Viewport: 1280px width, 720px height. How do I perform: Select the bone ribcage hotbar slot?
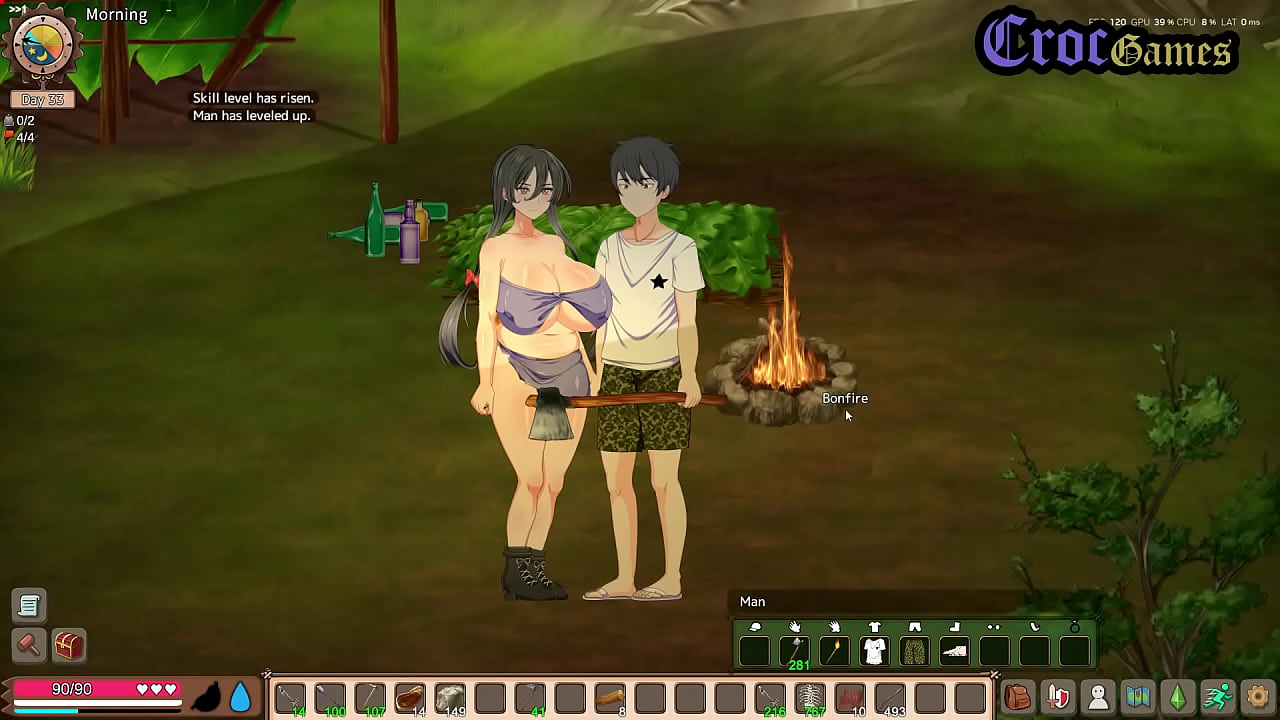click(x=810, y=697)
